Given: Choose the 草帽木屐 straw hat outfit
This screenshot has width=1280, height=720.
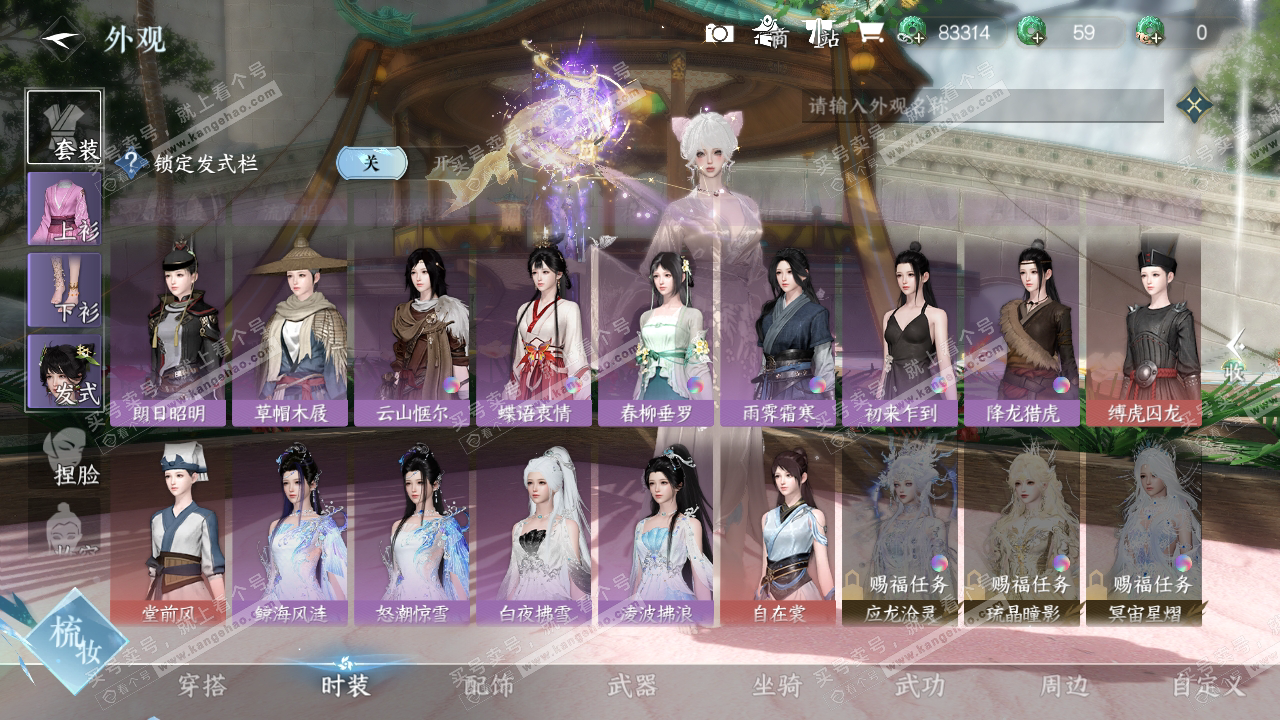Looking at the screenshot, I should pos(291,332).
